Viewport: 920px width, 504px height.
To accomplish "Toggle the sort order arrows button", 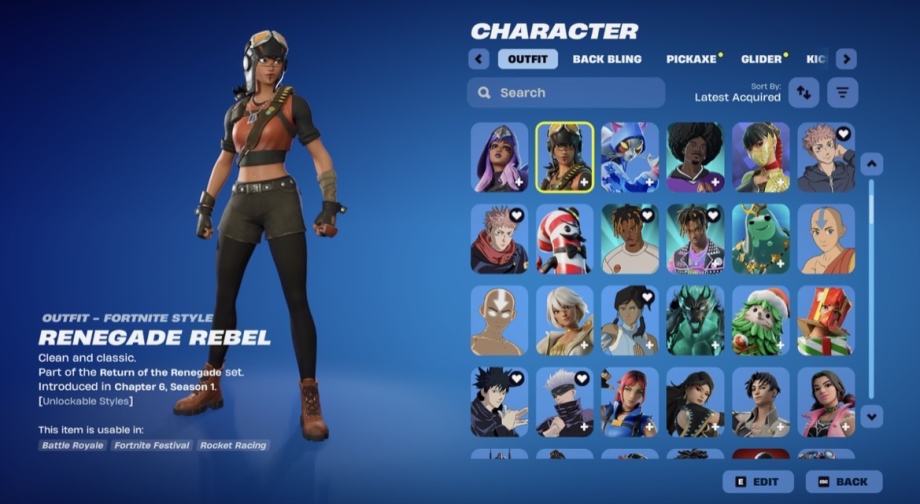I will pos(803,93).
